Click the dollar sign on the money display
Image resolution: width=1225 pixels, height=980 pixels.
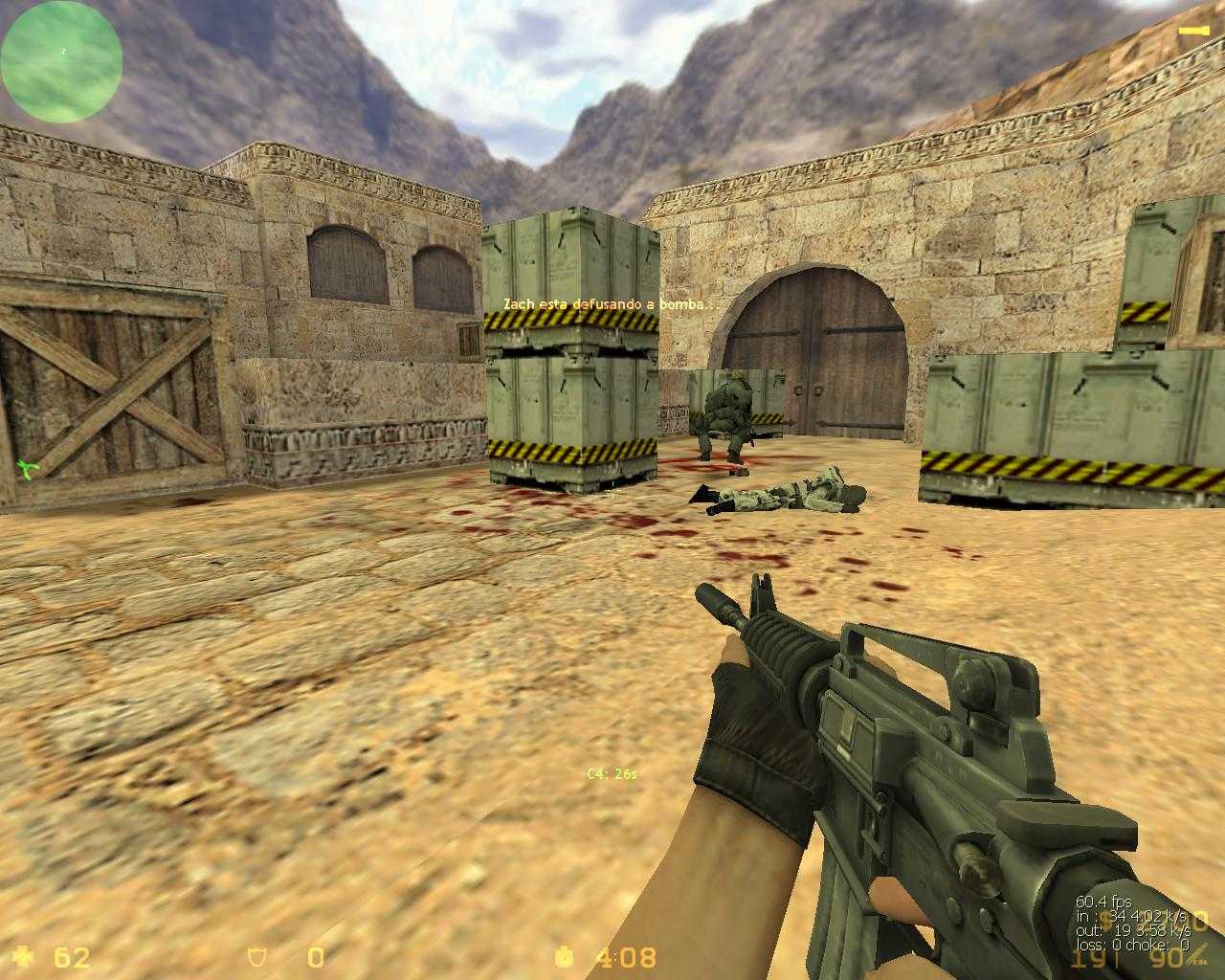[1107, 920]
